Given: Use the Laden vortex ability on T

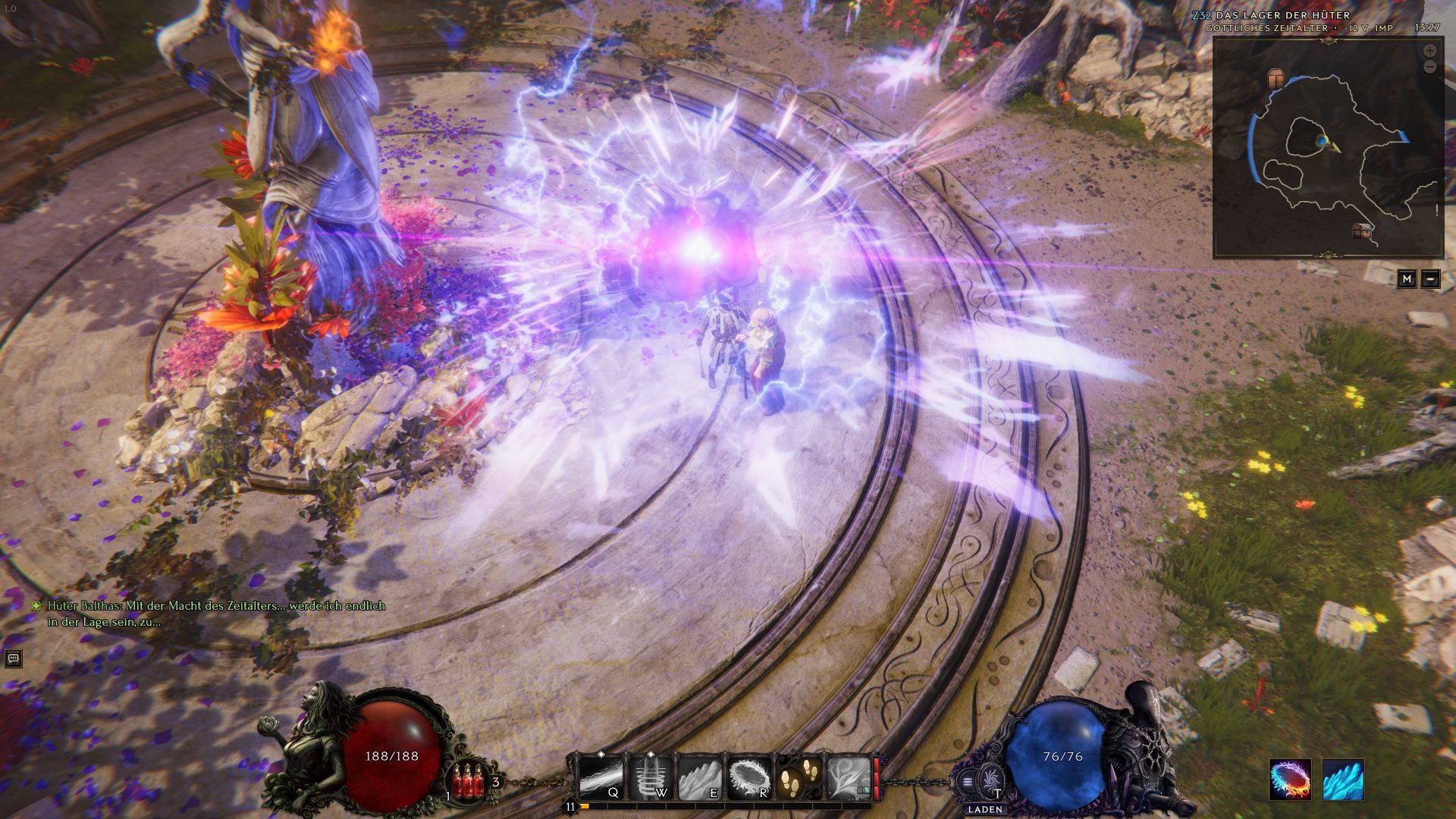Looking at the screenshot, I should click(990, 780).
